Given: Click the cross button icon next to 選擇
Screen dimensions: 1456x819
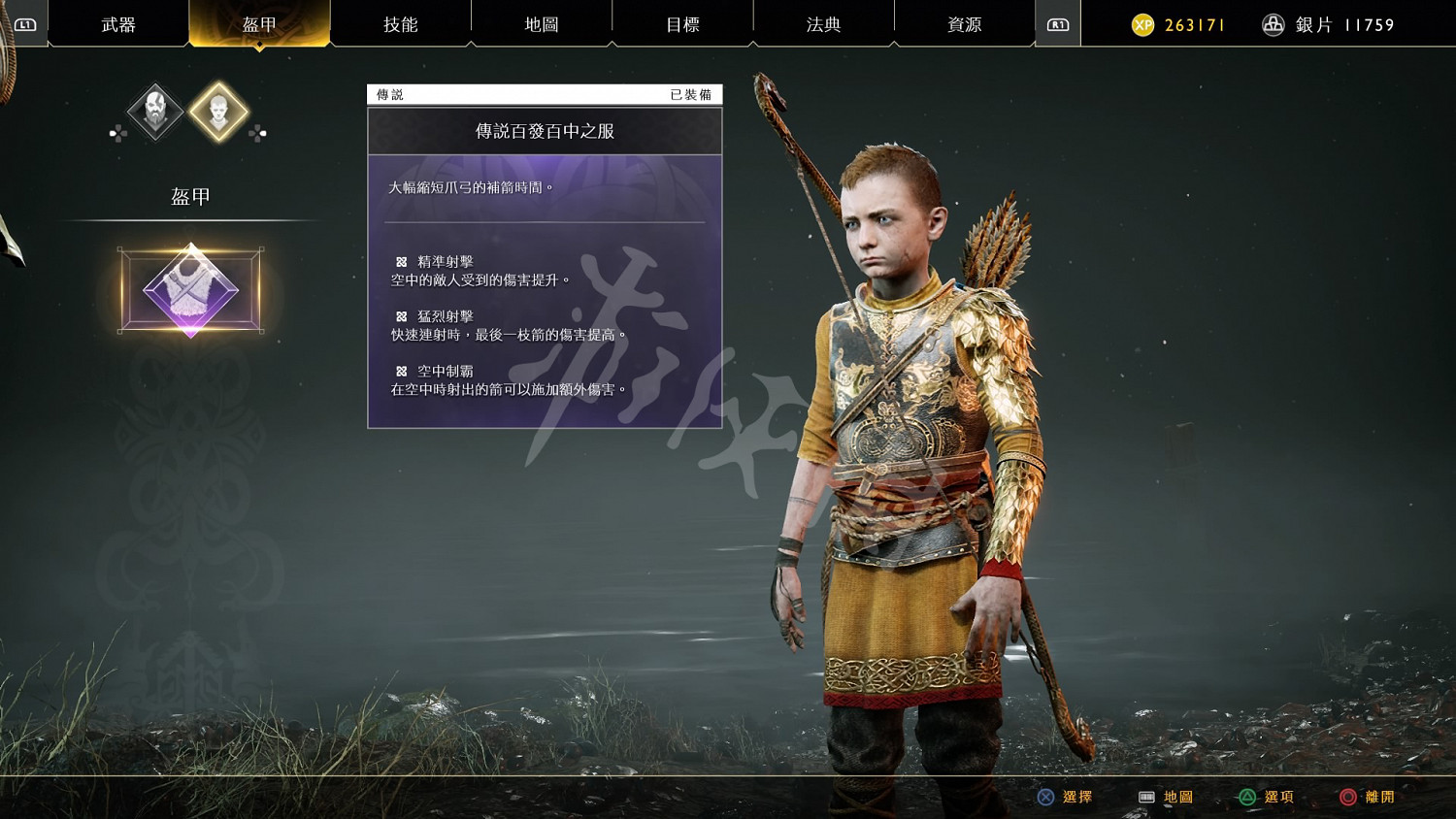Looking at the screenshot, I should click(1045, 797).
